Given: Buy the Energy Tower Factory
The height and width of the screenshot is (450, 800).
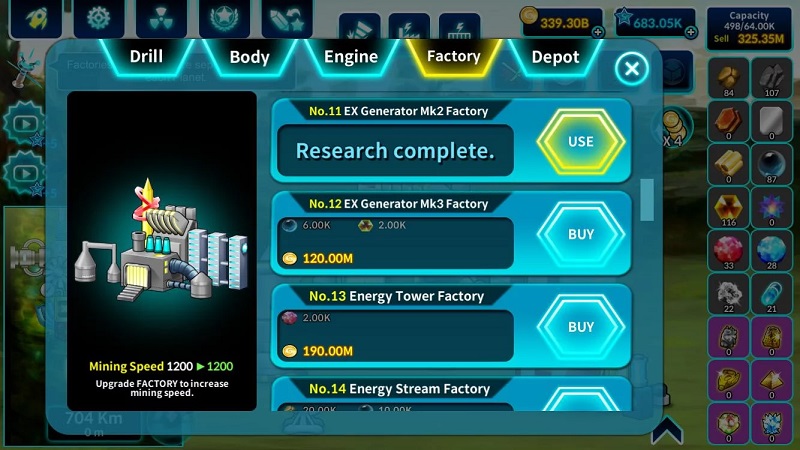Looking at the screenshot, I should 580,327.
